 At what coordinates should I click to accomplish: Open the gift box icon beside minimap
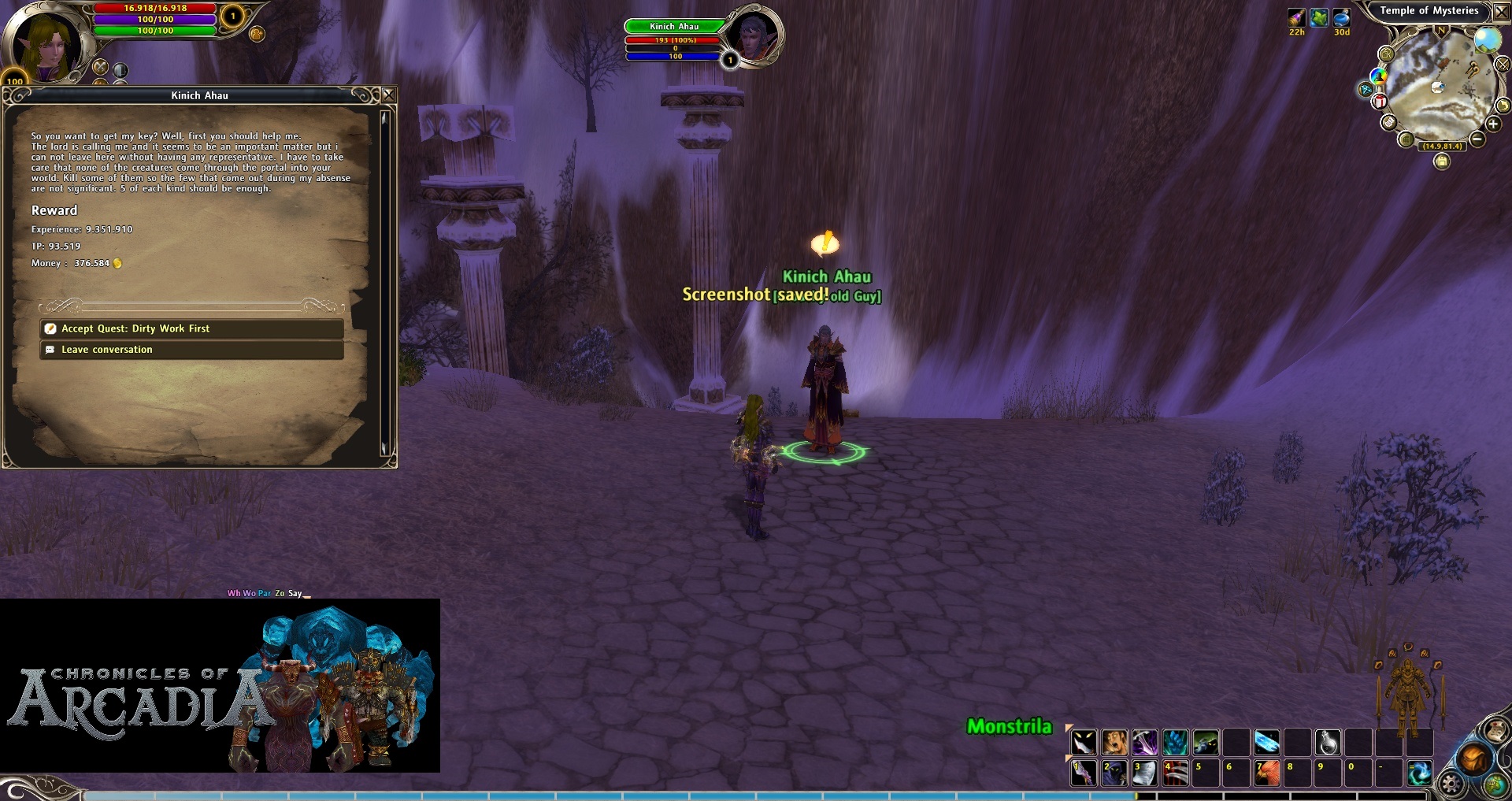[1379, 102]
